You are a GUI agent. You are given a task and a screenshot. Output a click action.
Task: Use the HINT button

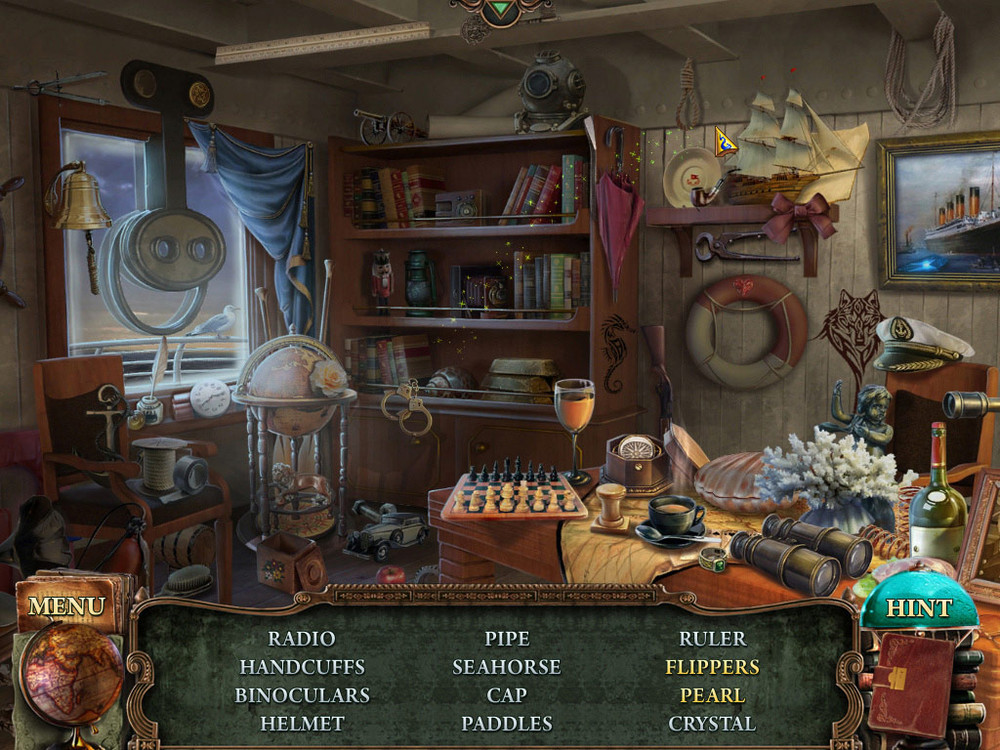[918, 607]
